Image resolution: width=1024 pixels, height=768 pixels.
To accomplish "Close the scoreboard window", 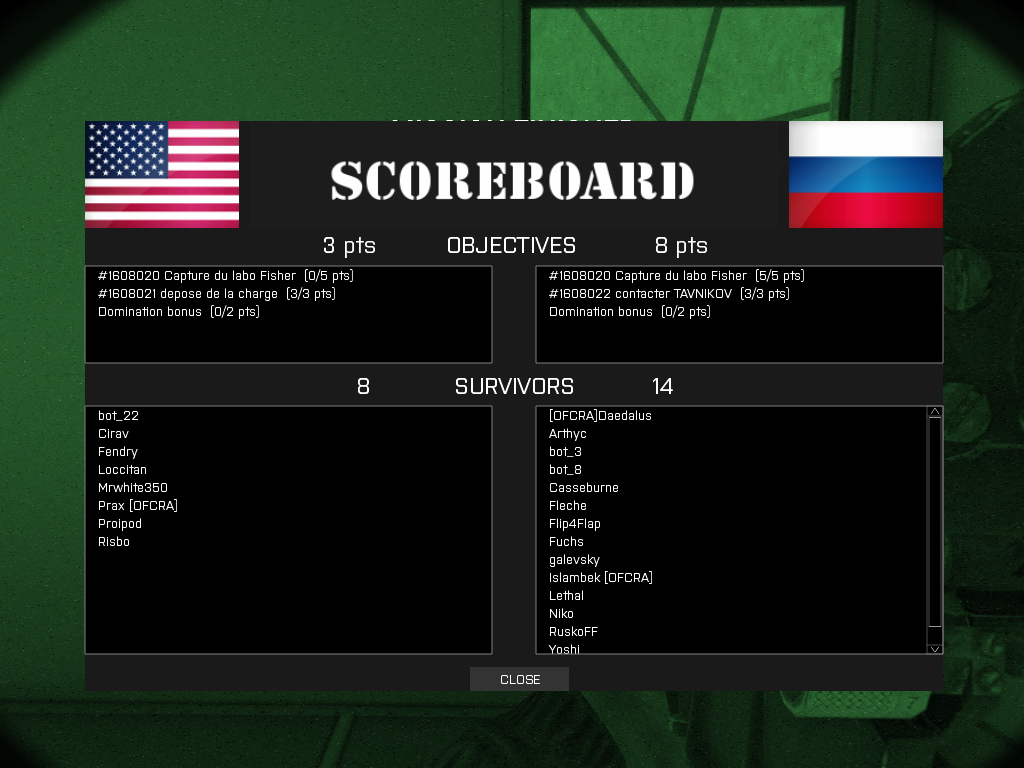I will click(x=519, y=680).
